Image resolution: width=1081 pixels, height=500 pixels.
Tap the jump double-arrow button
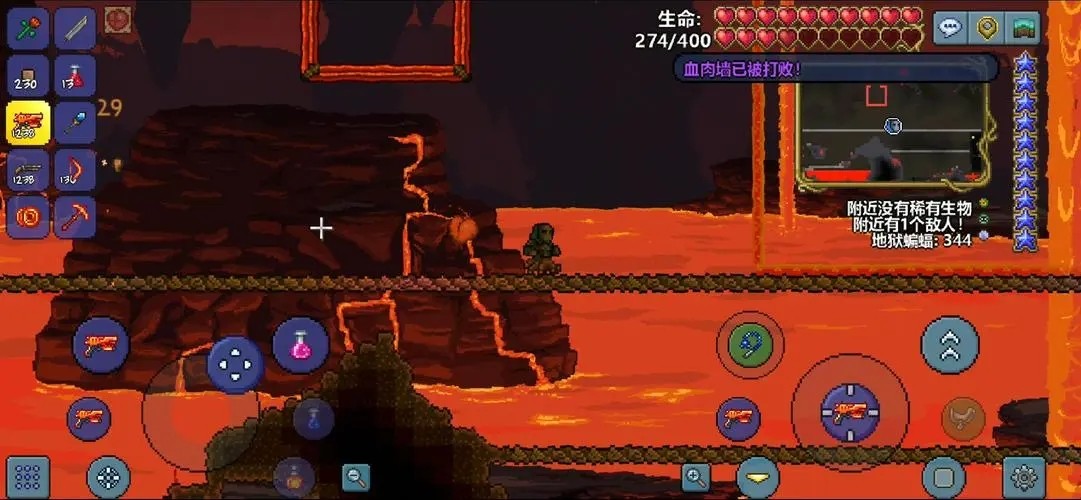pos(949,345)
